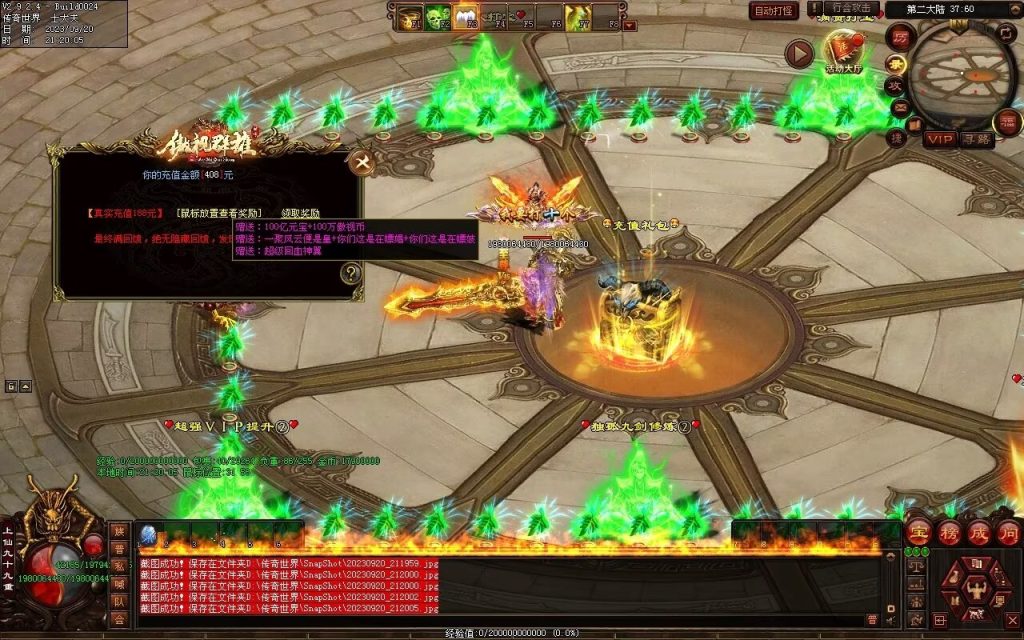Use the F1 golden skill slot

coord(410,16)
